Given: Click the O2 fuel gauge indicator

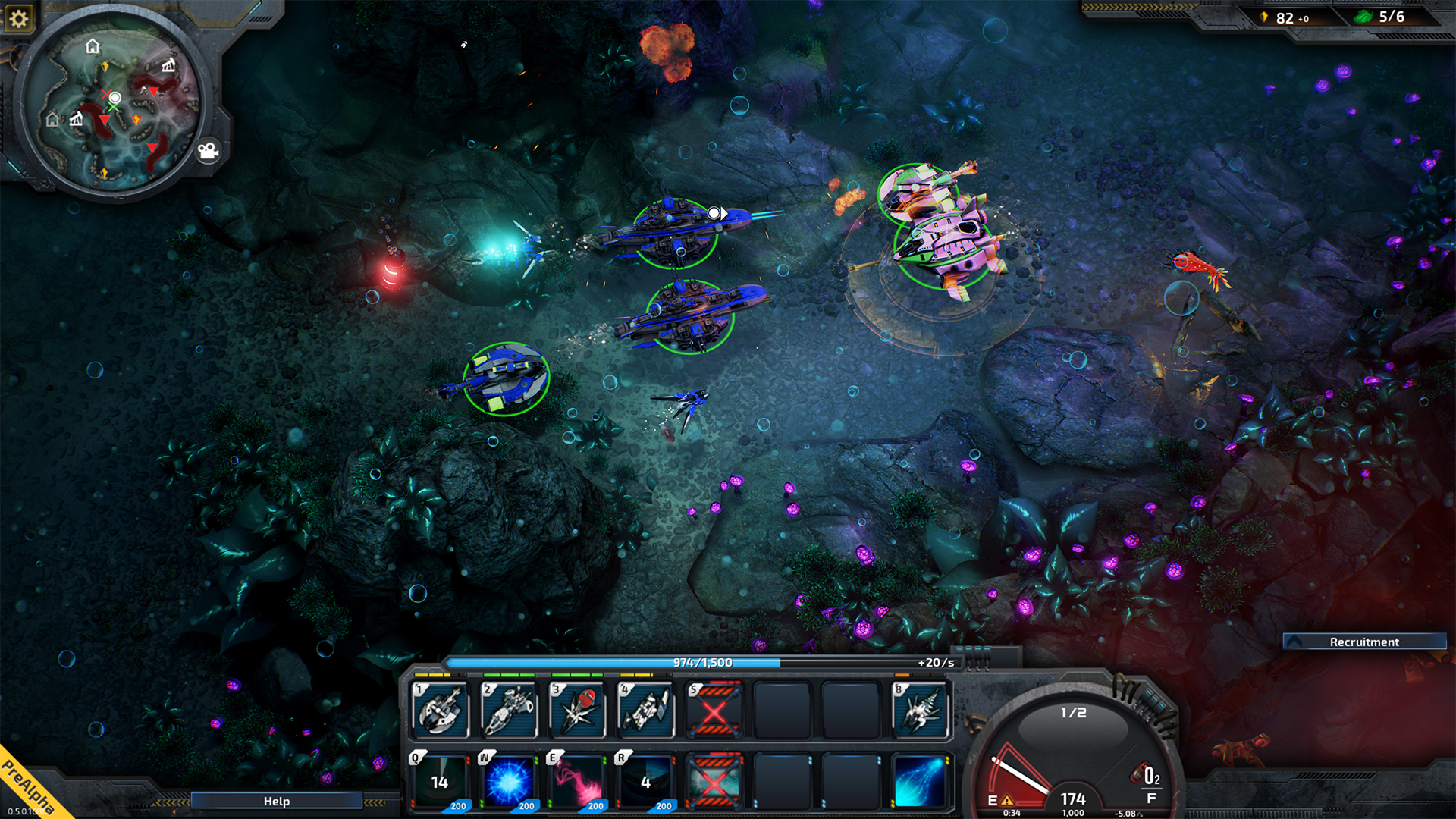Looking at the screenshot, I should [1150, 780].
